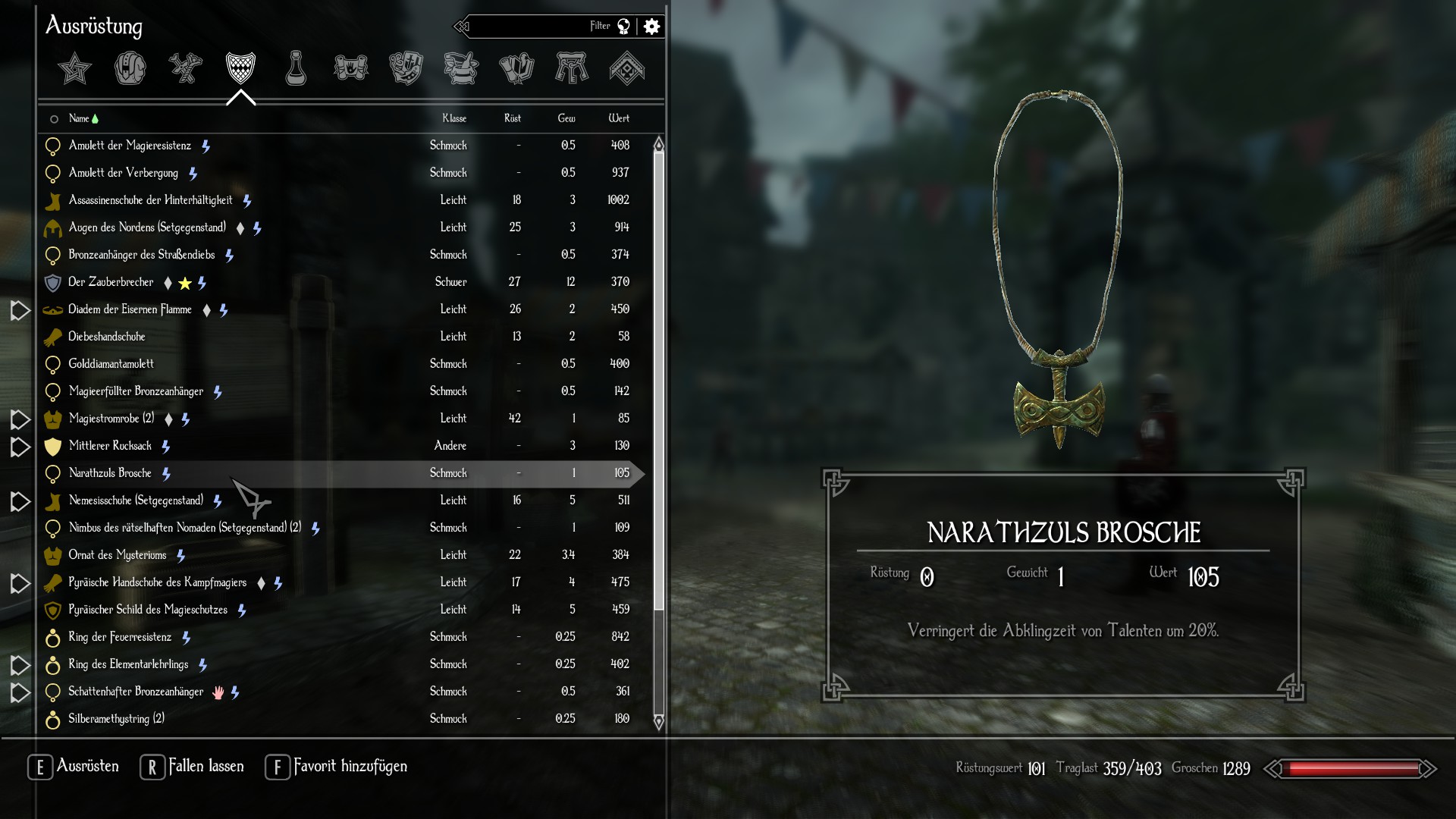This screenshot has height=819, width=1456.
Task: Select the Mittlerer Rucksack item
Action: pyautogui.click(x=110, y=446)
